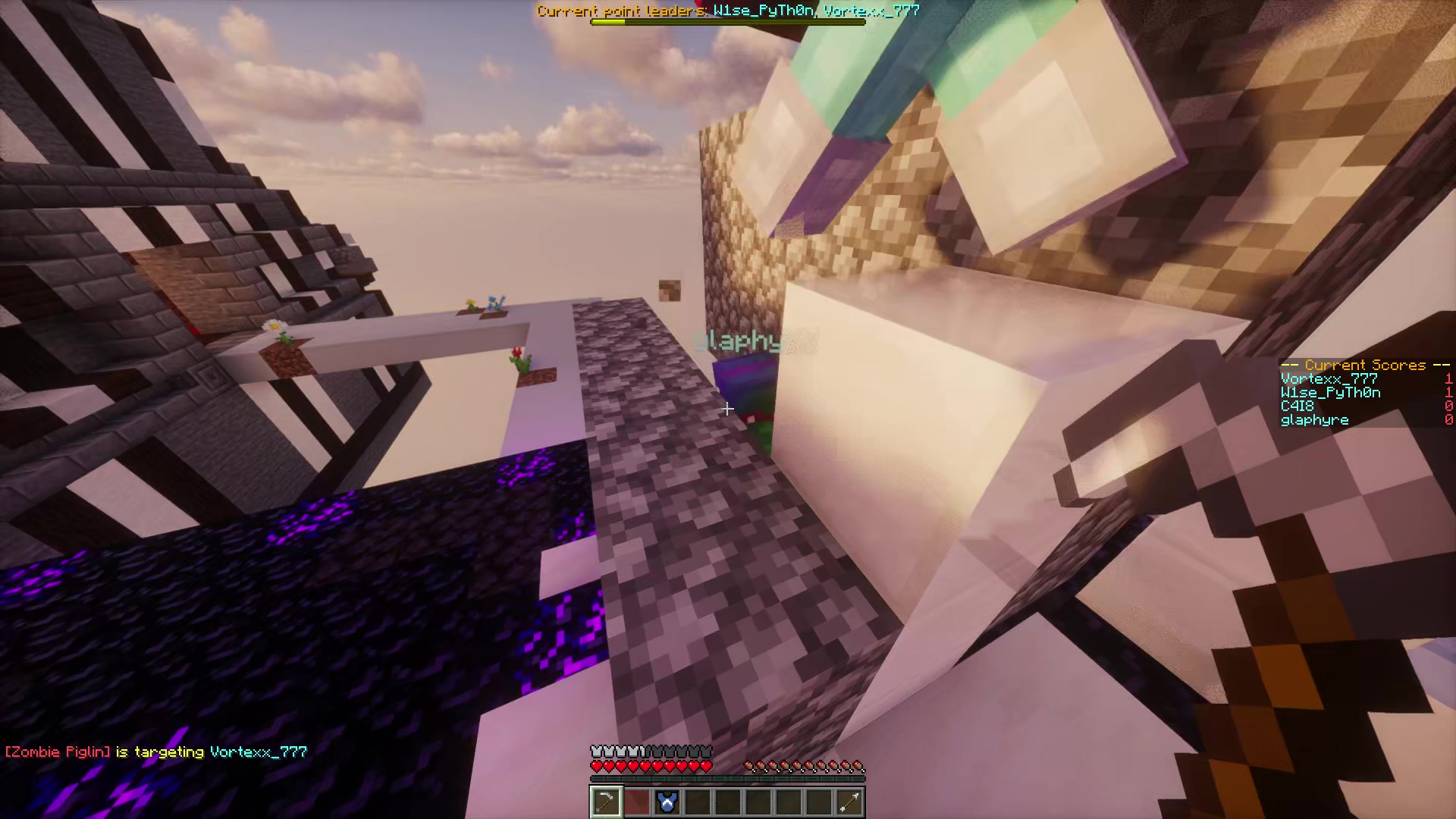Click the crosshair at screen center
Image resolution: width=1456 pixels, height=819 pixels.
tap(728, 409)
